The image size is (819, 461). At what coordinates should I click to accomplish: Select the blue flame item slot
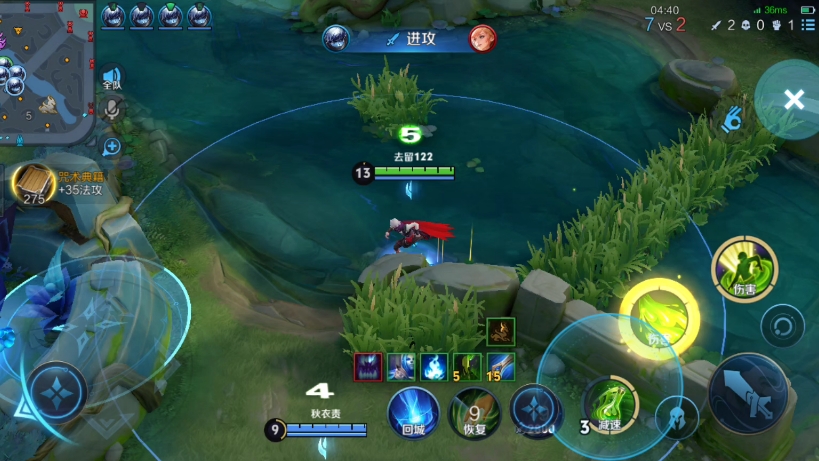433,367
